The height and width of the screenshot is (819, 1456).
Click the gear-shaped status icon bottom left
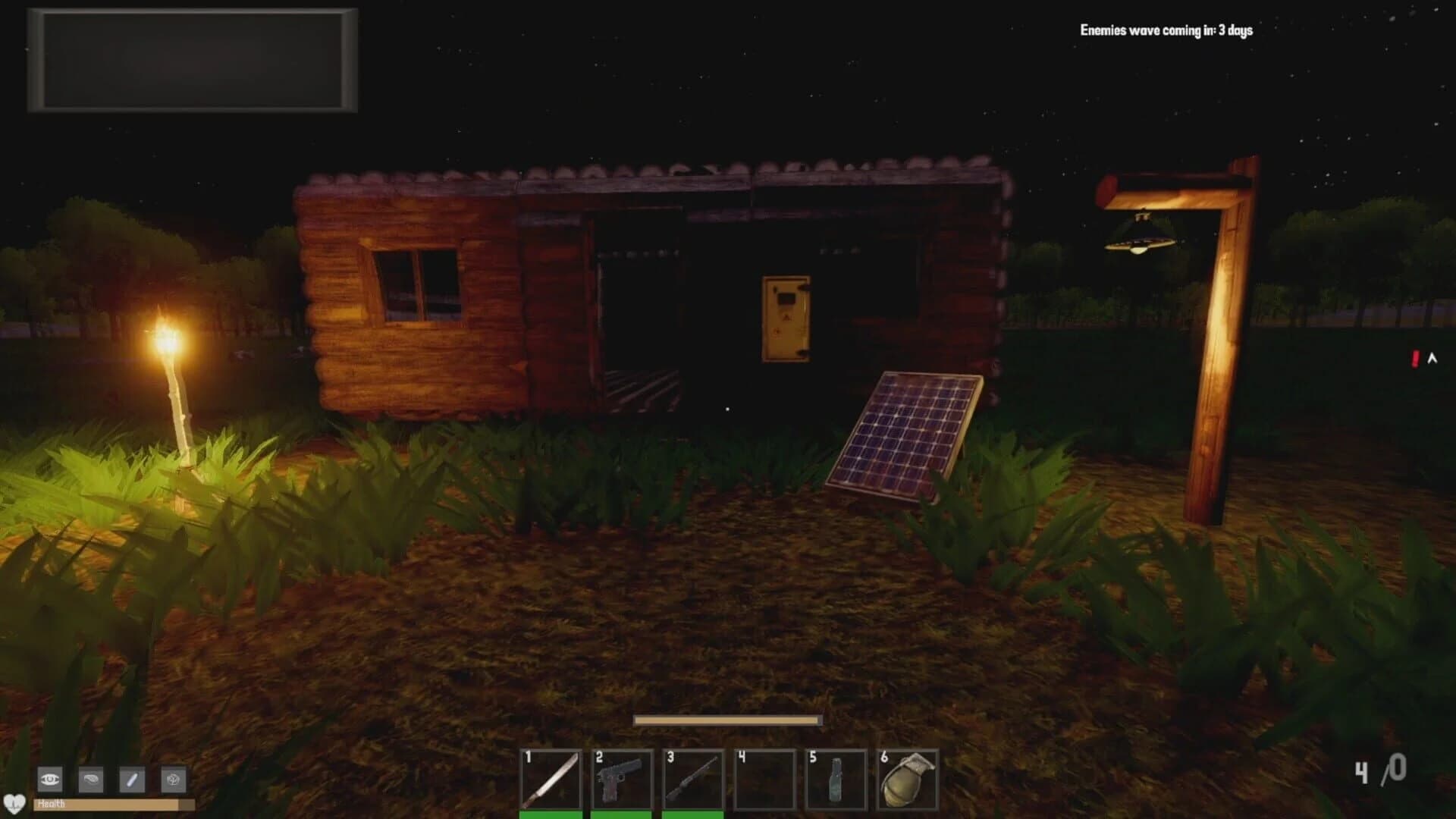173,779
